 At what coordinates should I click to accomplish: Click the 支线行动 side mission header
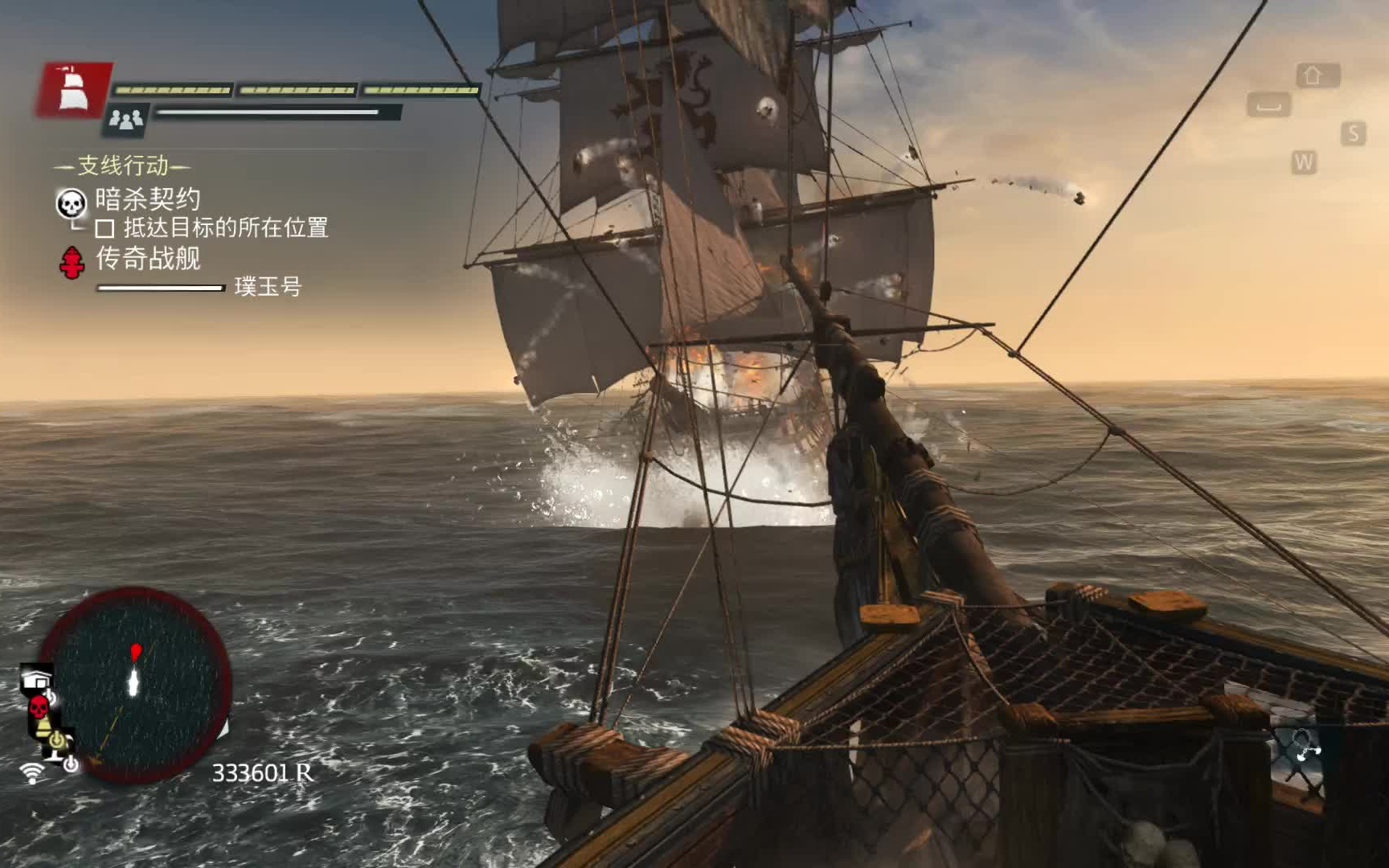pos(123,166)
